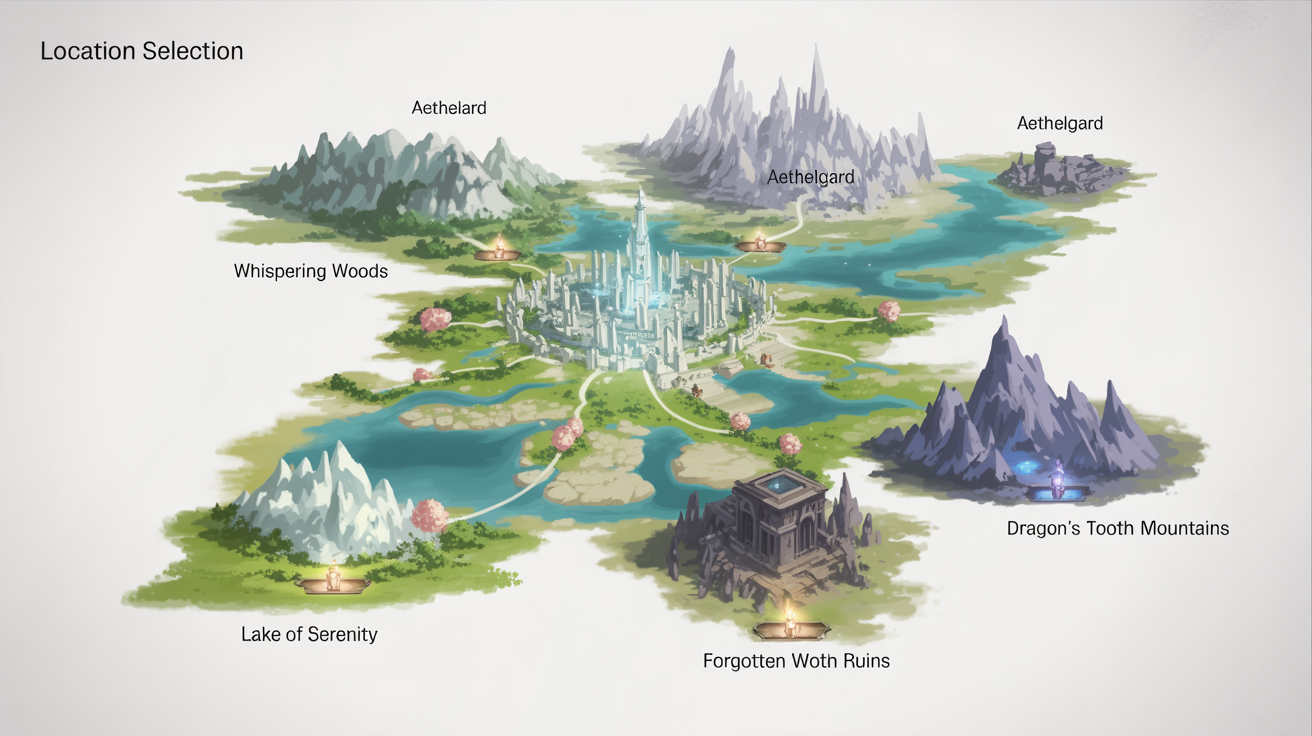
Task: Click the Location Selection title
Action: (141, 50)
